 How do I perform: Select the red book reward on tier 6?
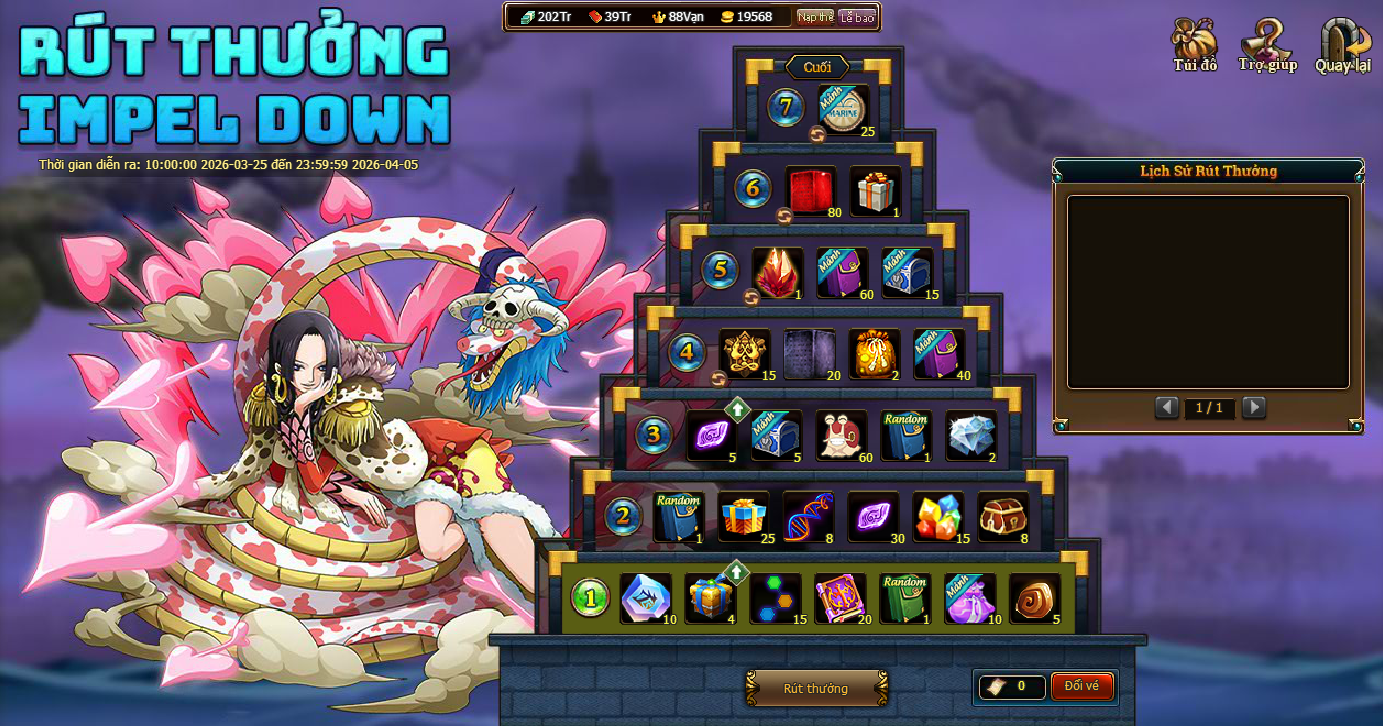(810, 190)
